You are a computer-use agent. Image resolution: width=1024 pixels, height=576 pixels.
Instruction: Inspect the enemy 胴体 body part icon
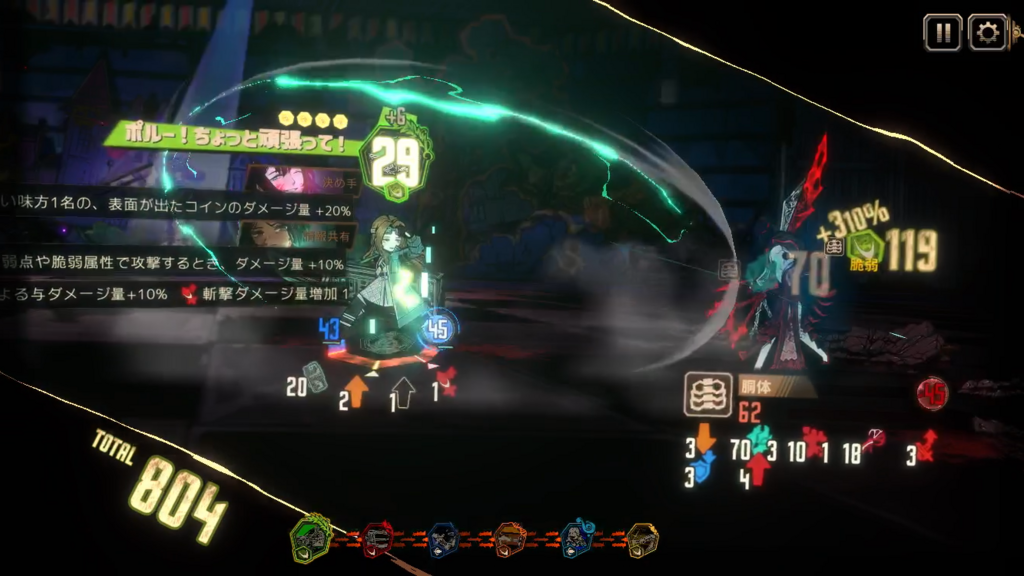[705, 395]
